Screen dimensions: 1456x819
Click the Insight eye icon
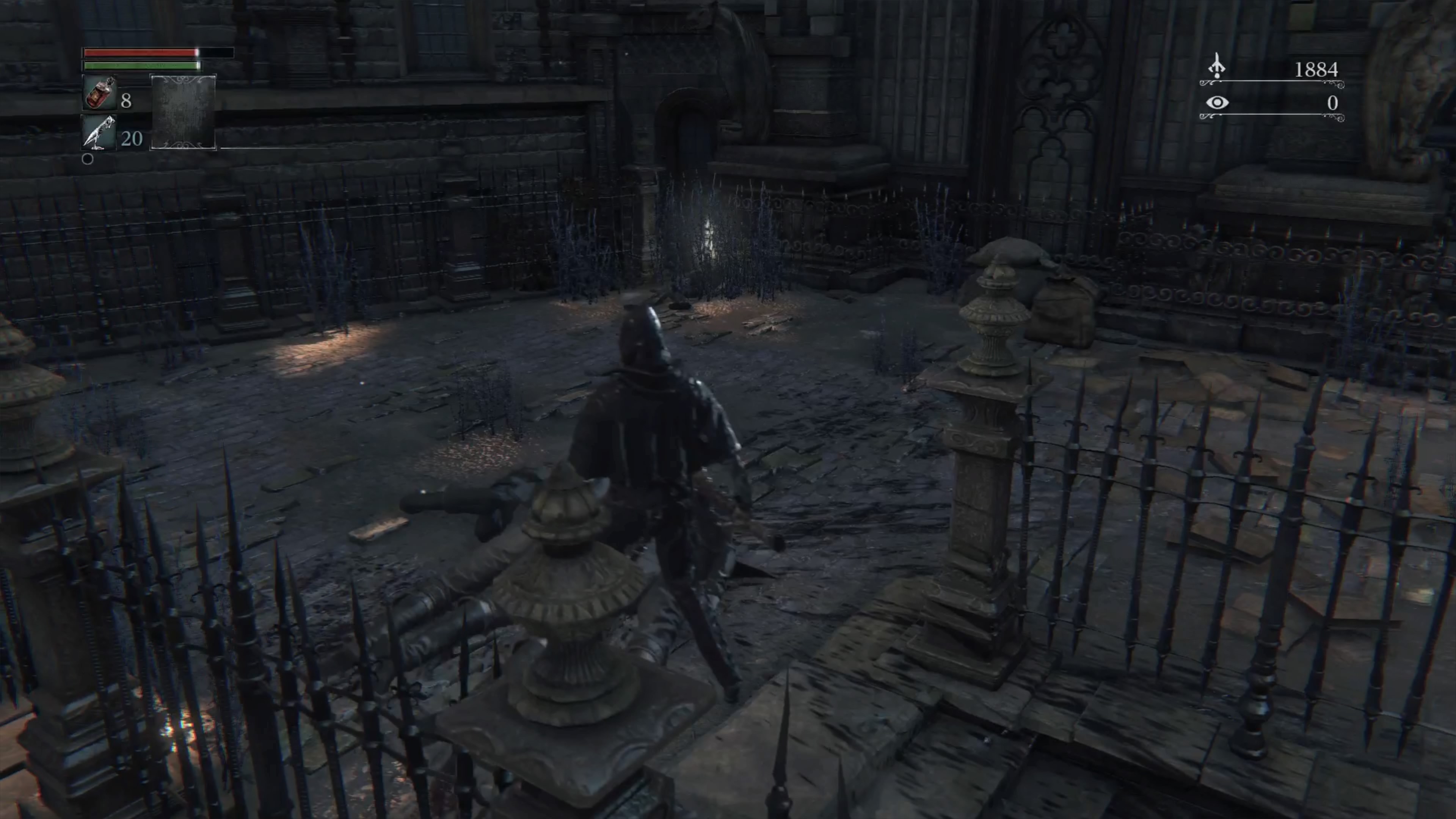tap(1217, 103)
